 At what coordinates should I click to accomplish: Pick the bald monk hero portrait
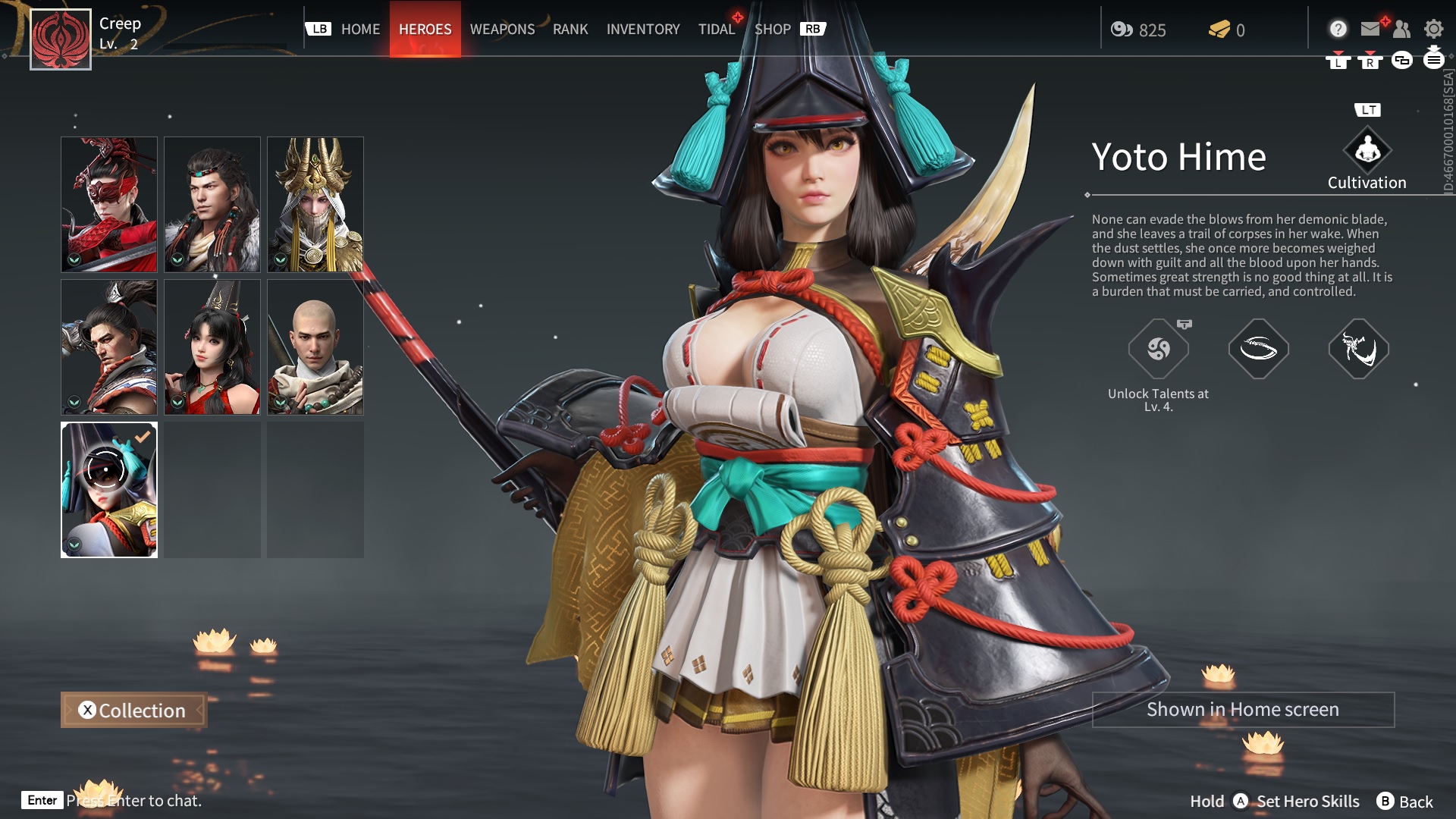click(315, 347)
